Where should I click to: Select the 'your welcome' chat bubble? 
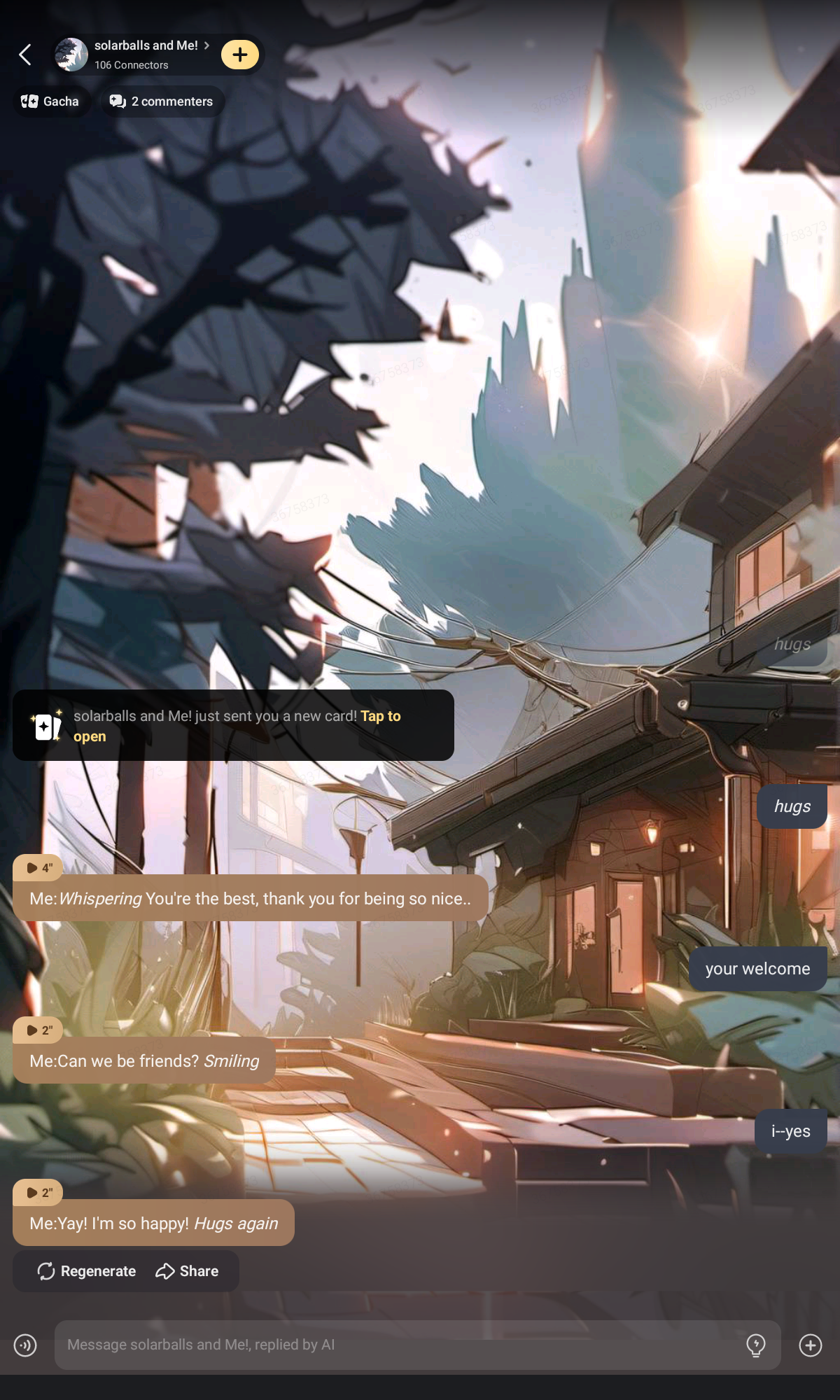coord(757,969)
